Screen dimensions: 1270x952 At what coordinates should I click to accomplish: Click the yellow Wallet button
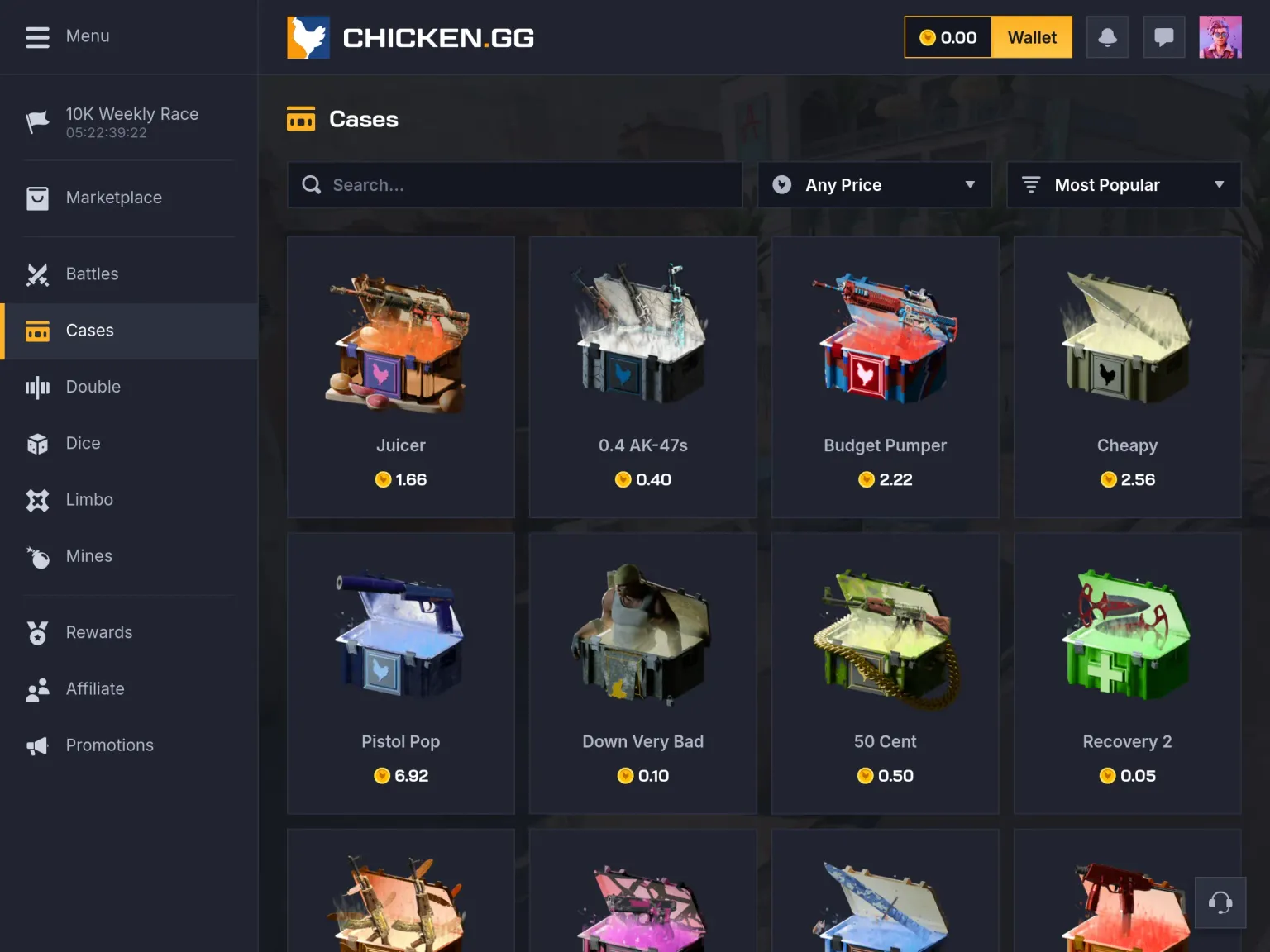pyautogui.click(x=1031, y=37)
